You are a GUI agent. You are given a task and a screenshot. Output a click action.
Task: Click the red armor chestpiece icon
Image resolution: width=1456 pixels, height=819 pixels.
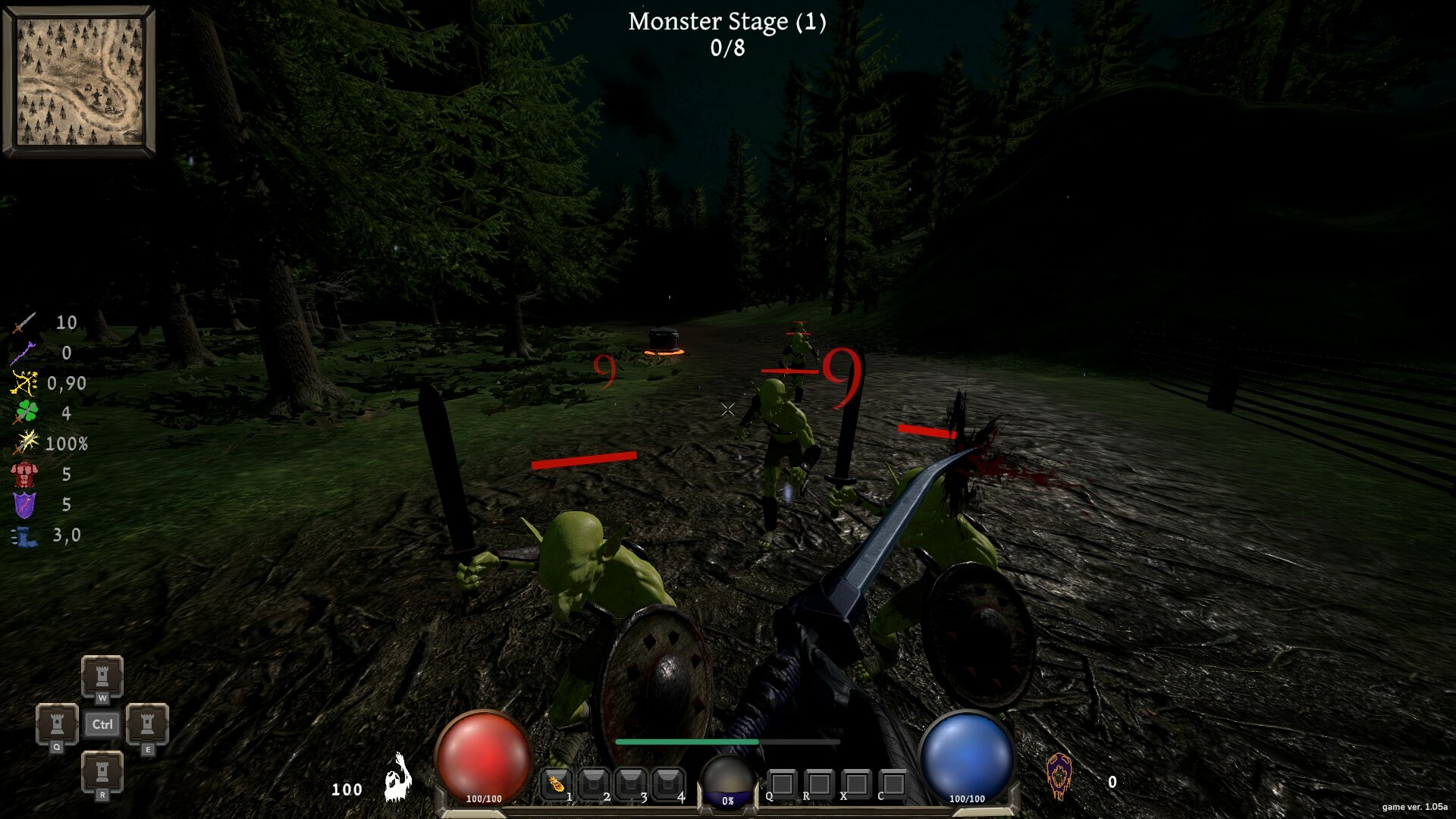point(25,474)
